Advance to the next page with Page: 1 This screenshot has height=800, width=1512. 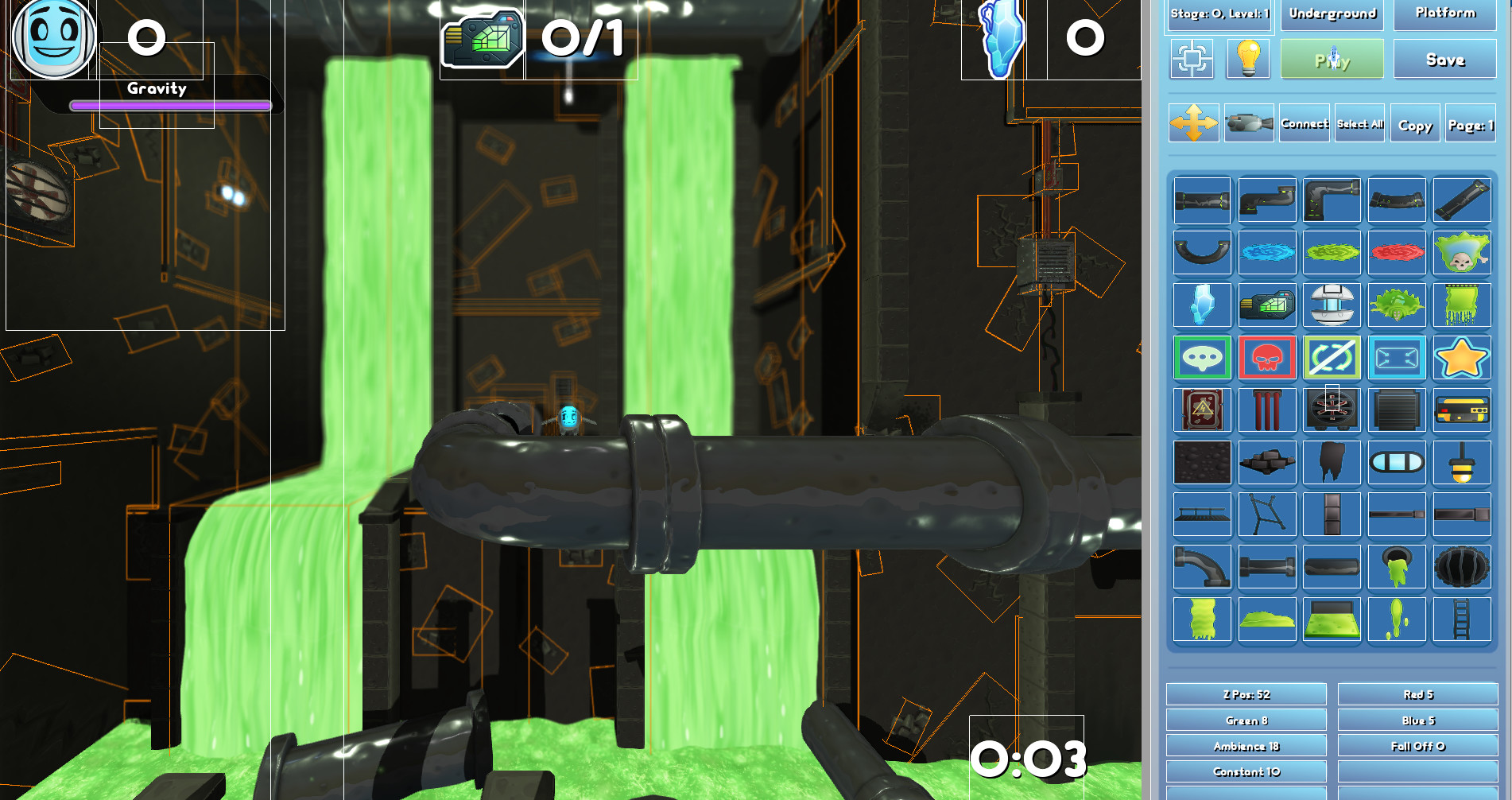pos(1470,124)
